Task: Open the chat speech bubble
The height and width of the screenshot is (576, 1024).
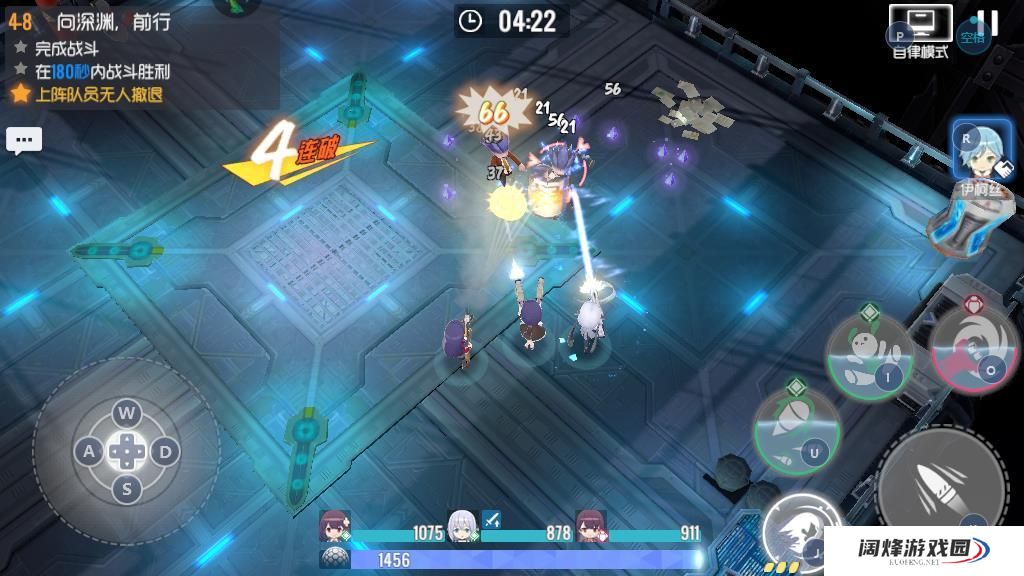Action: click(24, 140)
